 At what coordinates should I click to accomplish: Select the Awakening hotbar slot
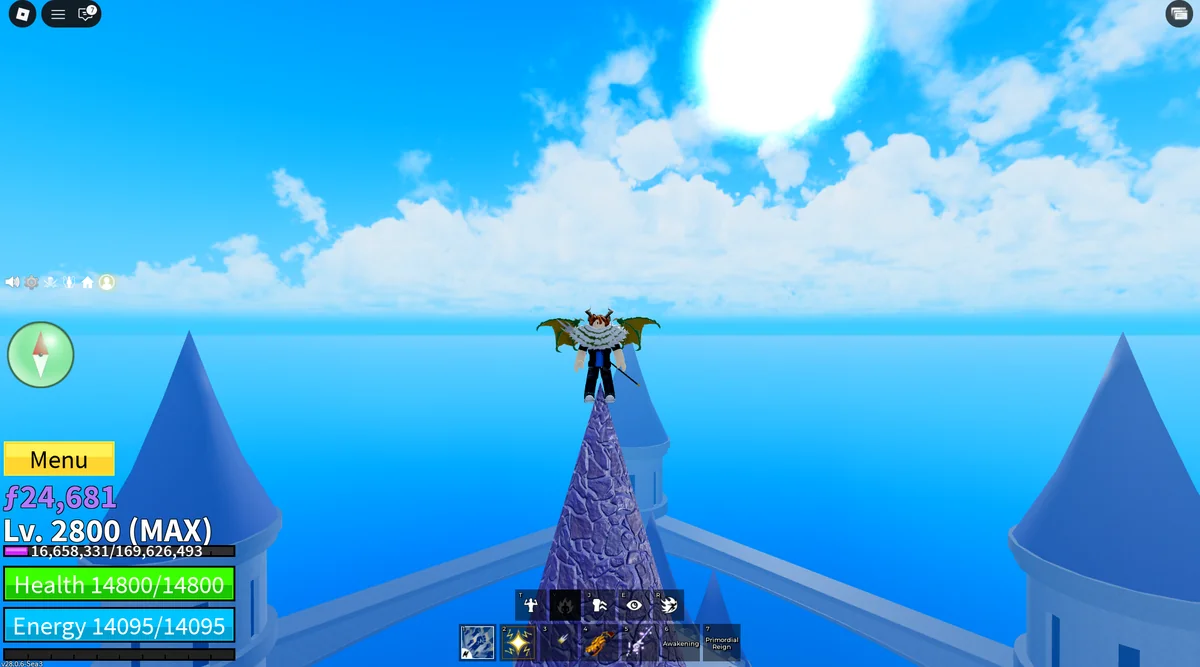click(681, 642)
